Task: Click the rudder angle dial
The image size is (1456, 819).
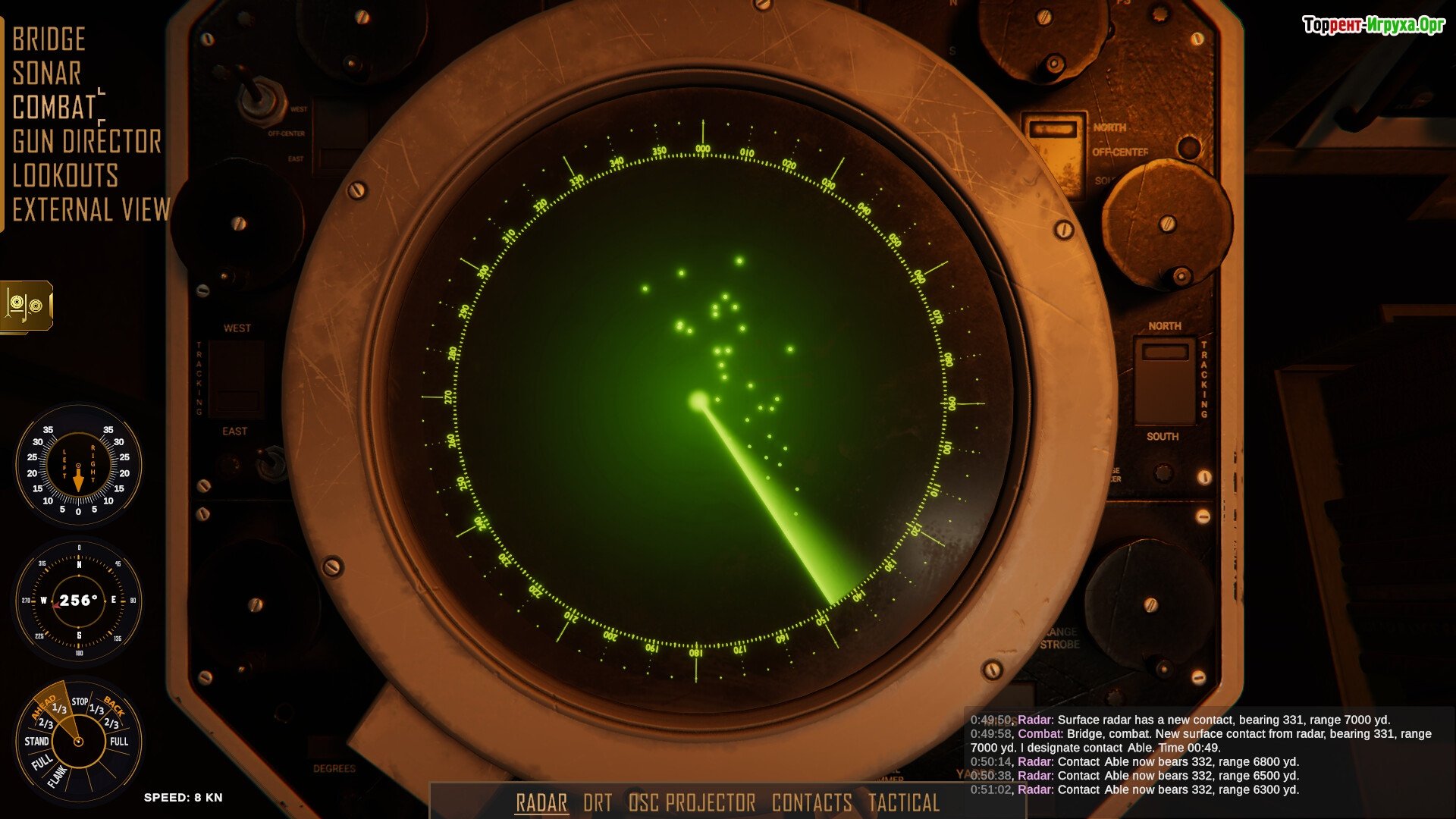Action: 78,465
